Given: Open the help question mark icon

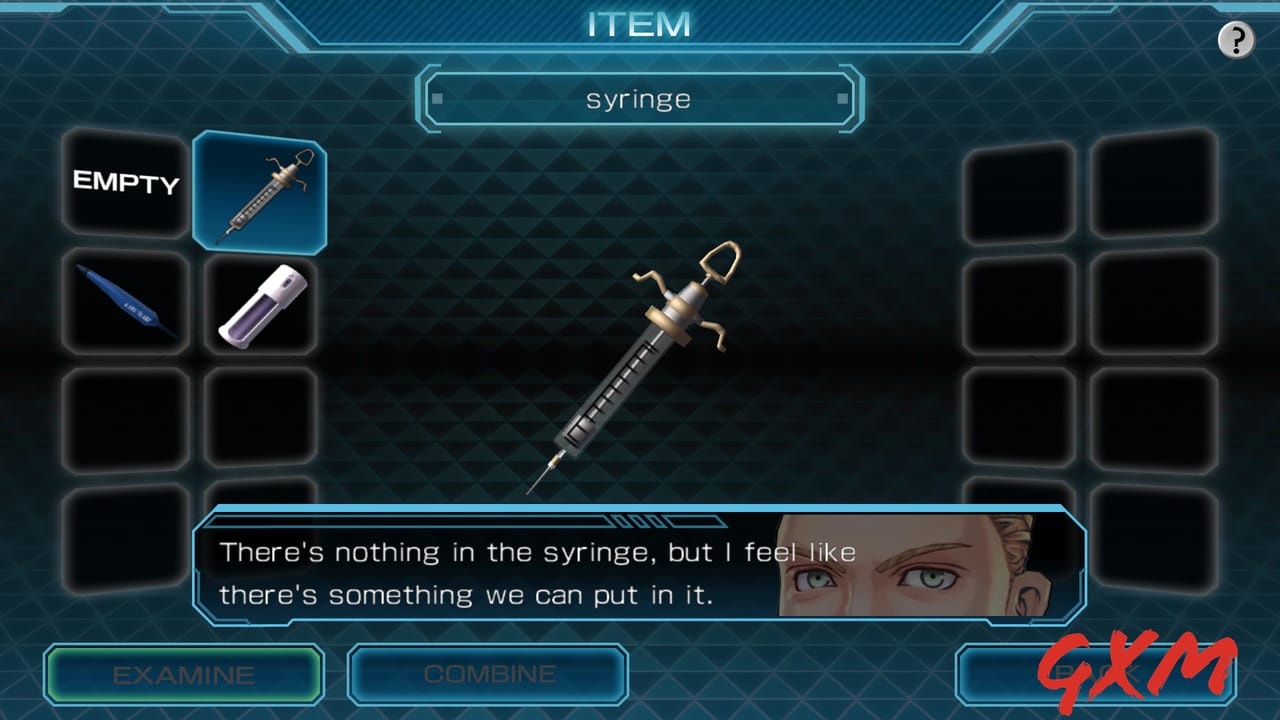Looking at the screenshot, I should coord(1237,40).
